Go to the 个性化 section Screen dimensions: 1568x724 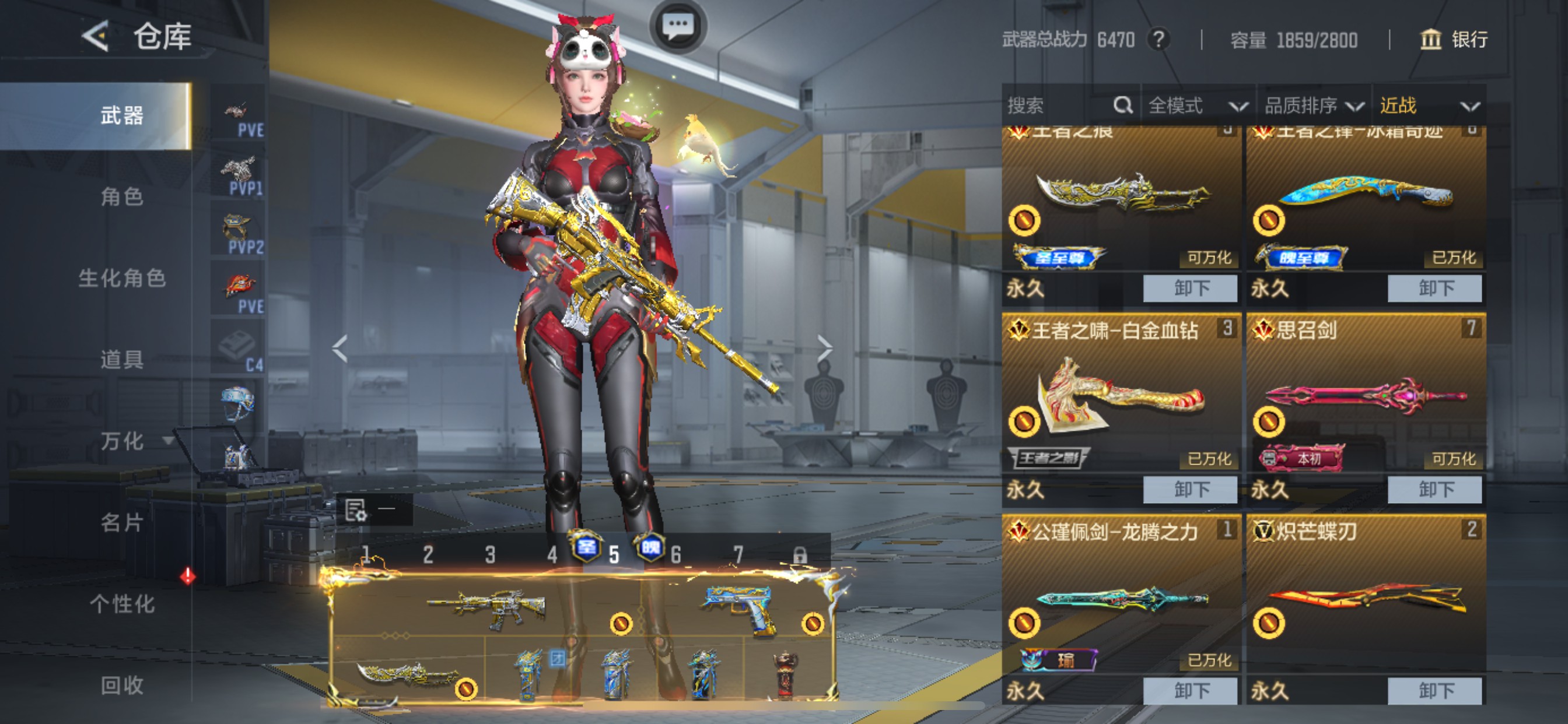pyautogui.click(x=122, y=604)
